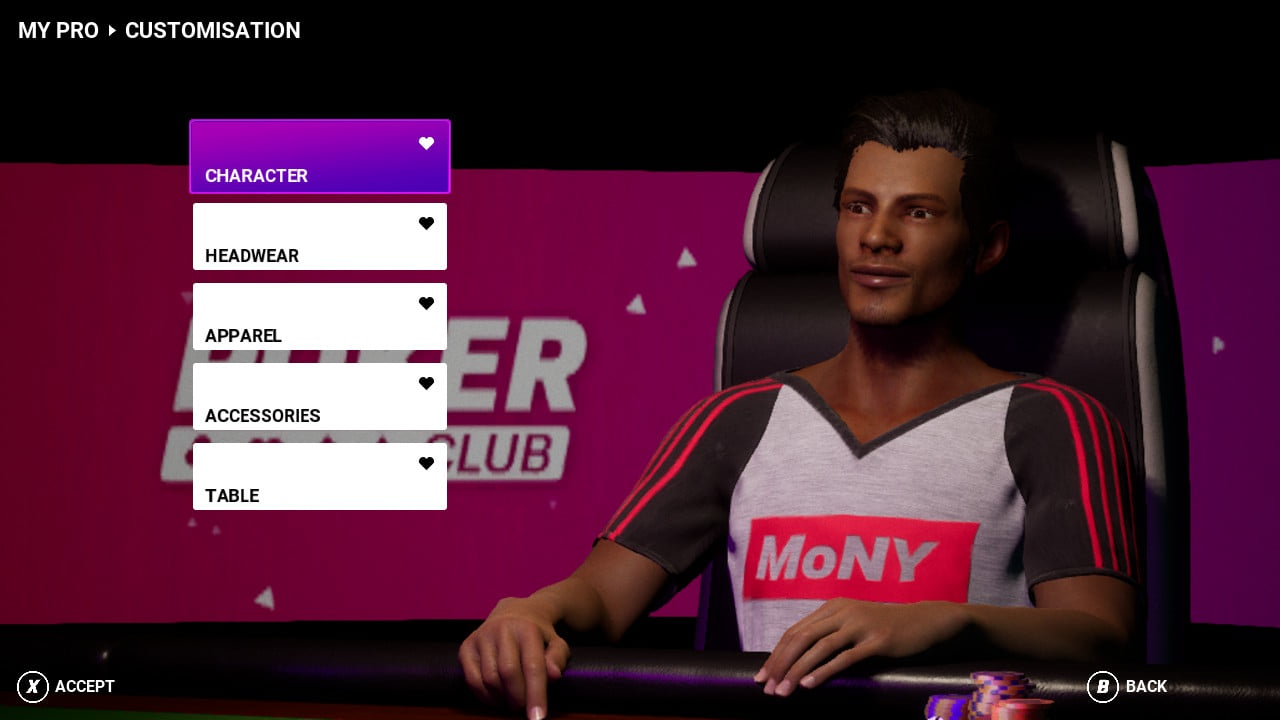Choose the Apparel menu entry
The height and width of the screenshot is (720, 1280).
pos(319,317)
